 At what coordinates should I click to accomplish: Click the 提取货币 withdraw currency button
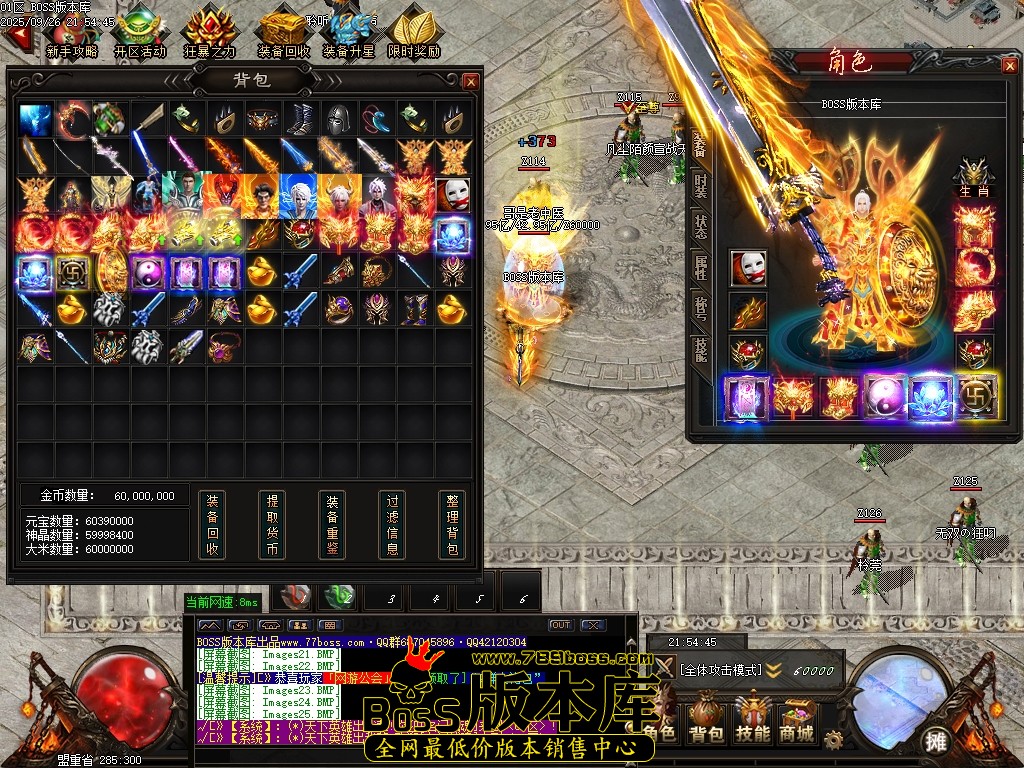point(272,524)
